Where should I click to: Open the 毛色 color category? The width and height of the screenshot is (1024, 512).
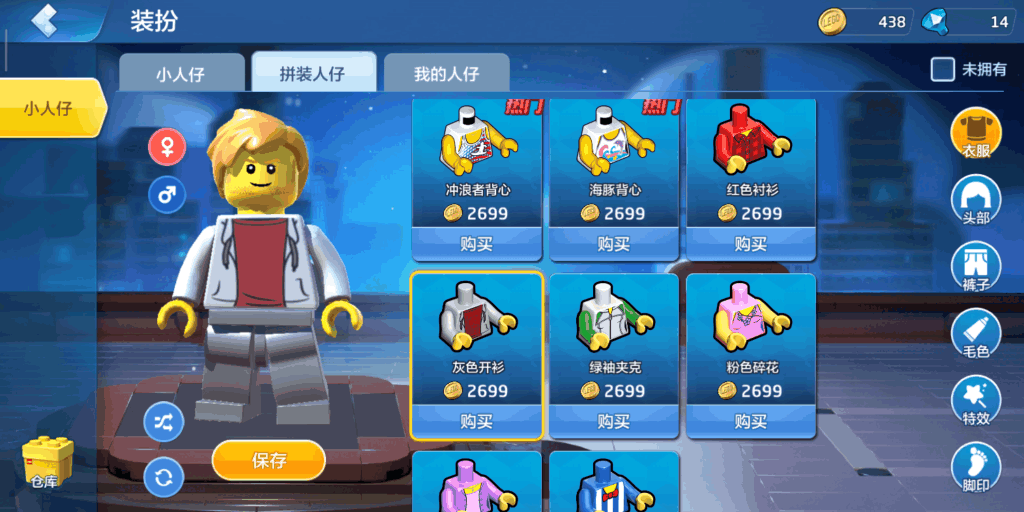[976, 335]
